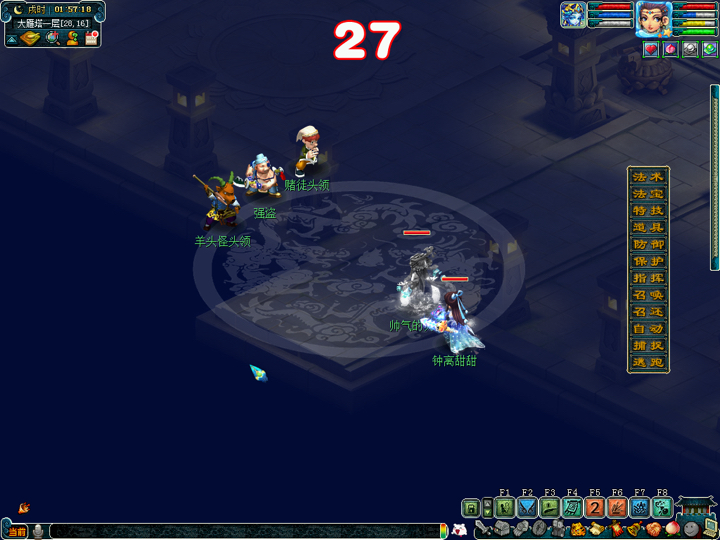Open the 指挥 command option

point(648,278)
